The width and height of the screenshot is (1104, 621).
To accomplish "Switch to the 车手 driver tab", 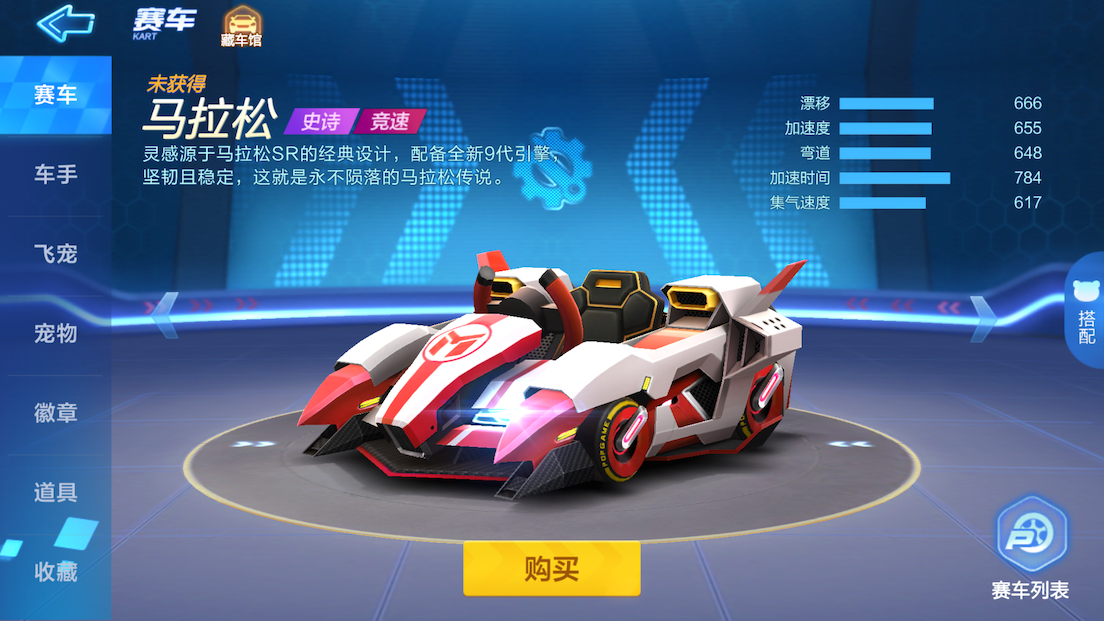I will coord(55,175).
